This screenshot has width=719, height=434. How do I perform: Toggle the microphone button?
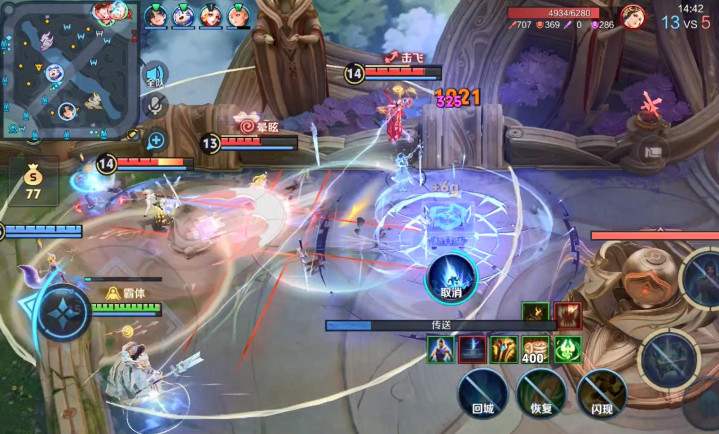point(155,106)
